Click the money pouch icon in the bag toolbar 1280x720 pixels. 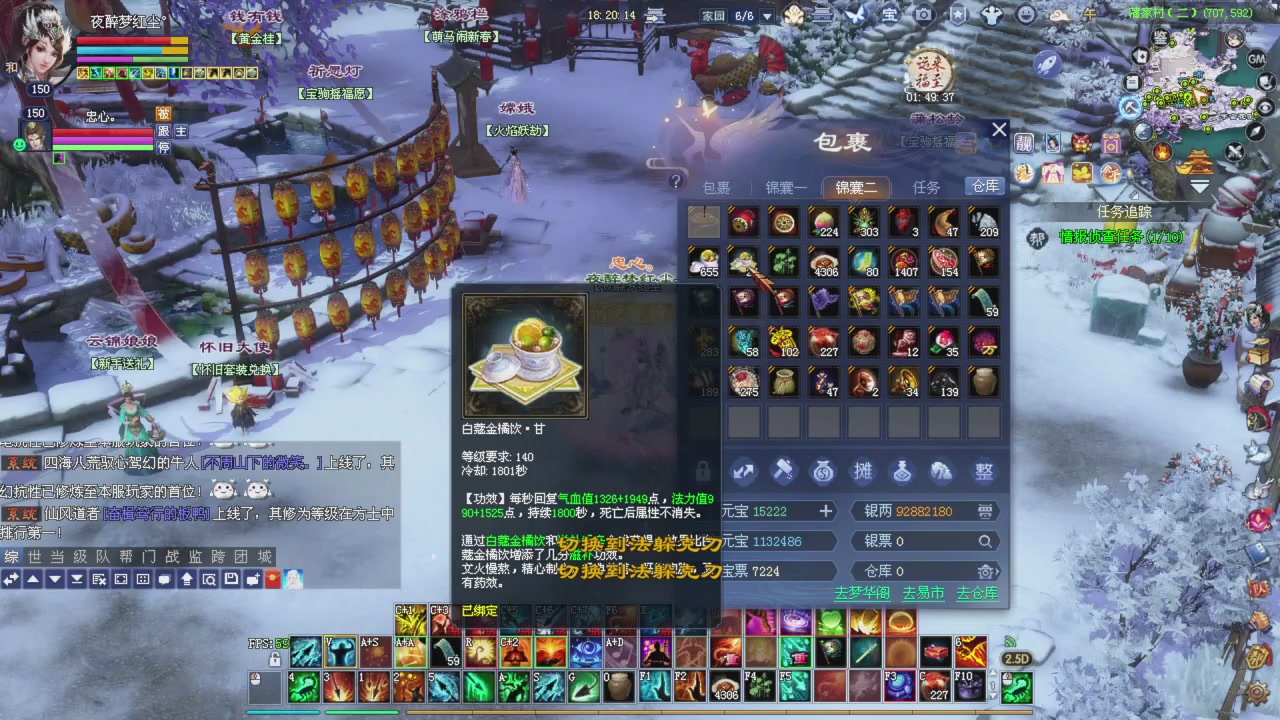tap(823, 472)
